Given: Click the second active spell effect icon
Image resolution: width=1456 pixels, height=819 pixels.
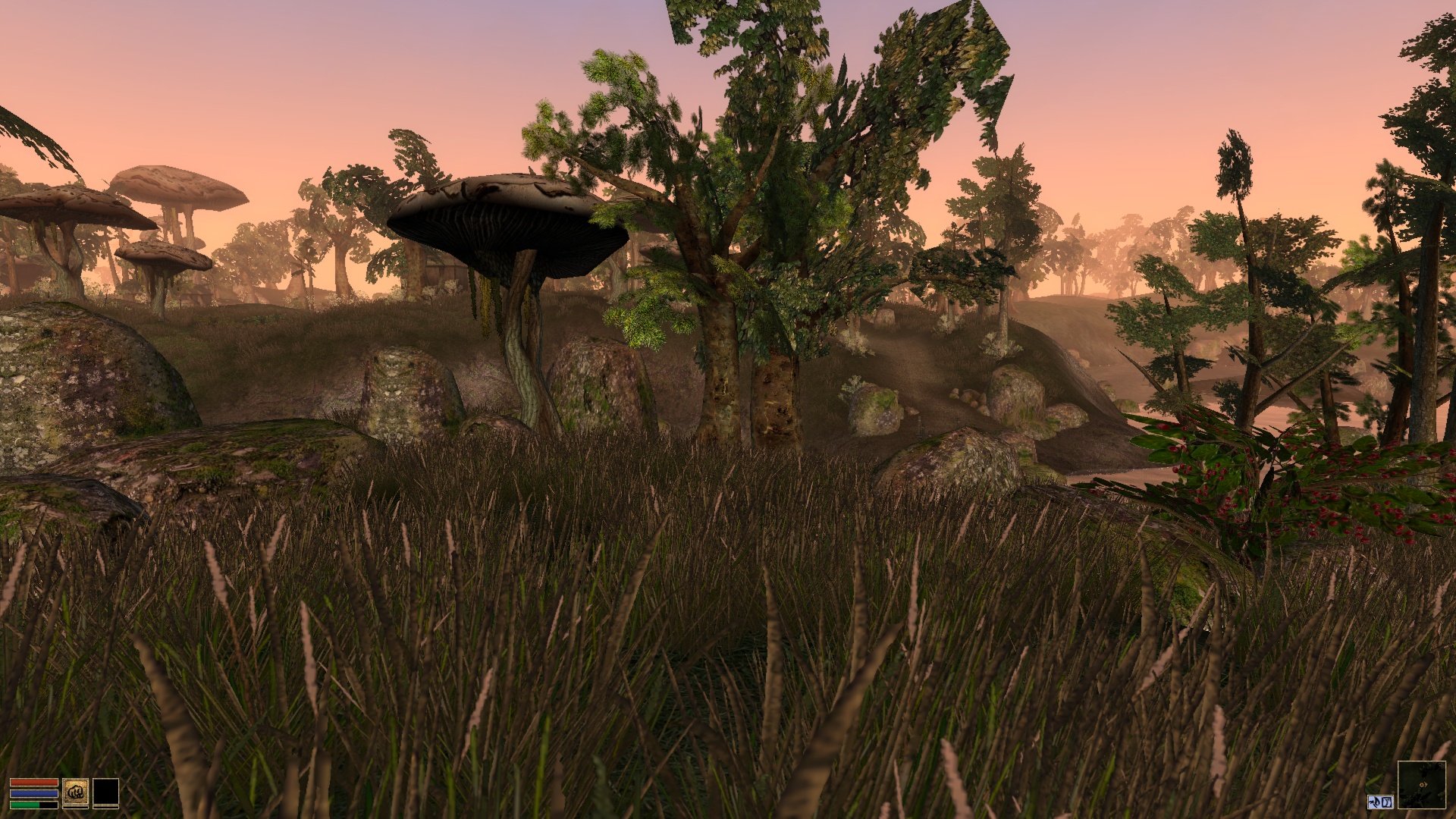Looking at the screenshot, I should [1387, 802].
